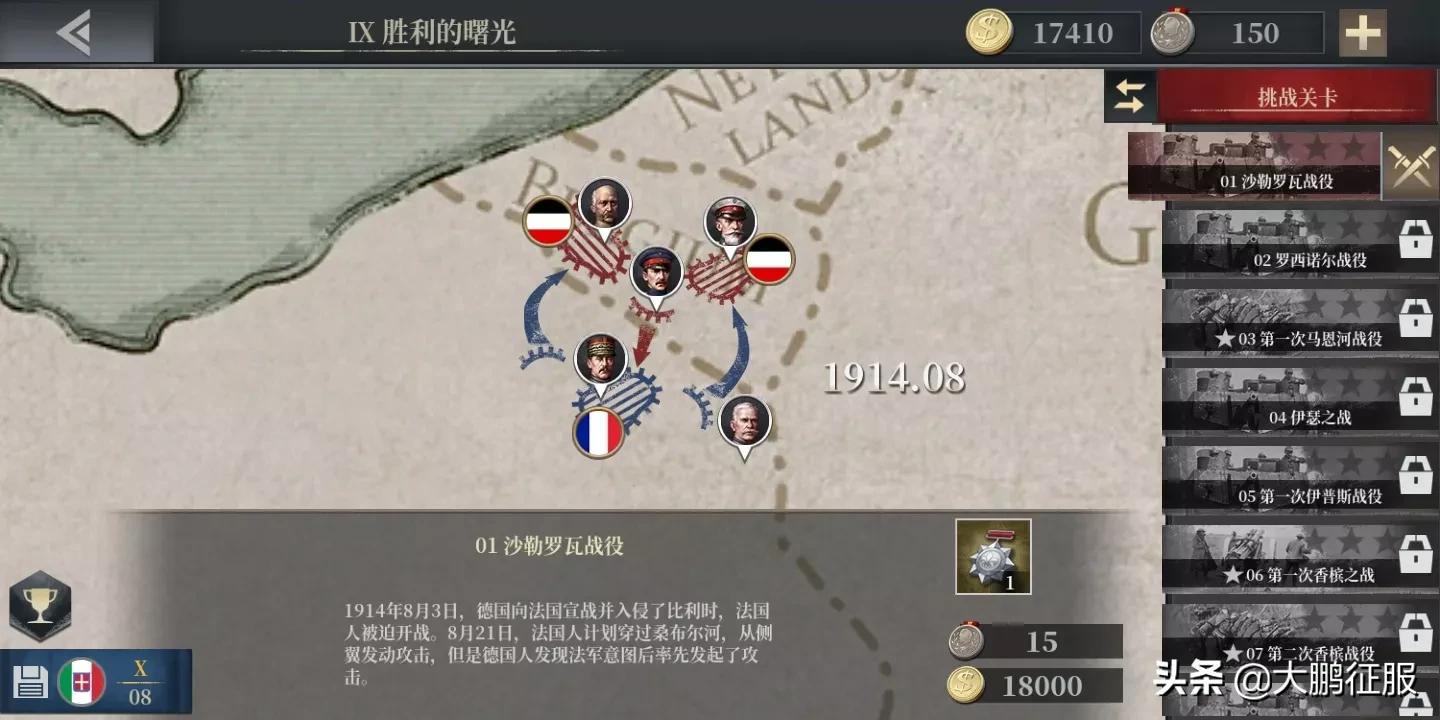Click the lock icon on 02 罗西诺尔战役
1440x720 pixels.
[x=1416, y=238]
